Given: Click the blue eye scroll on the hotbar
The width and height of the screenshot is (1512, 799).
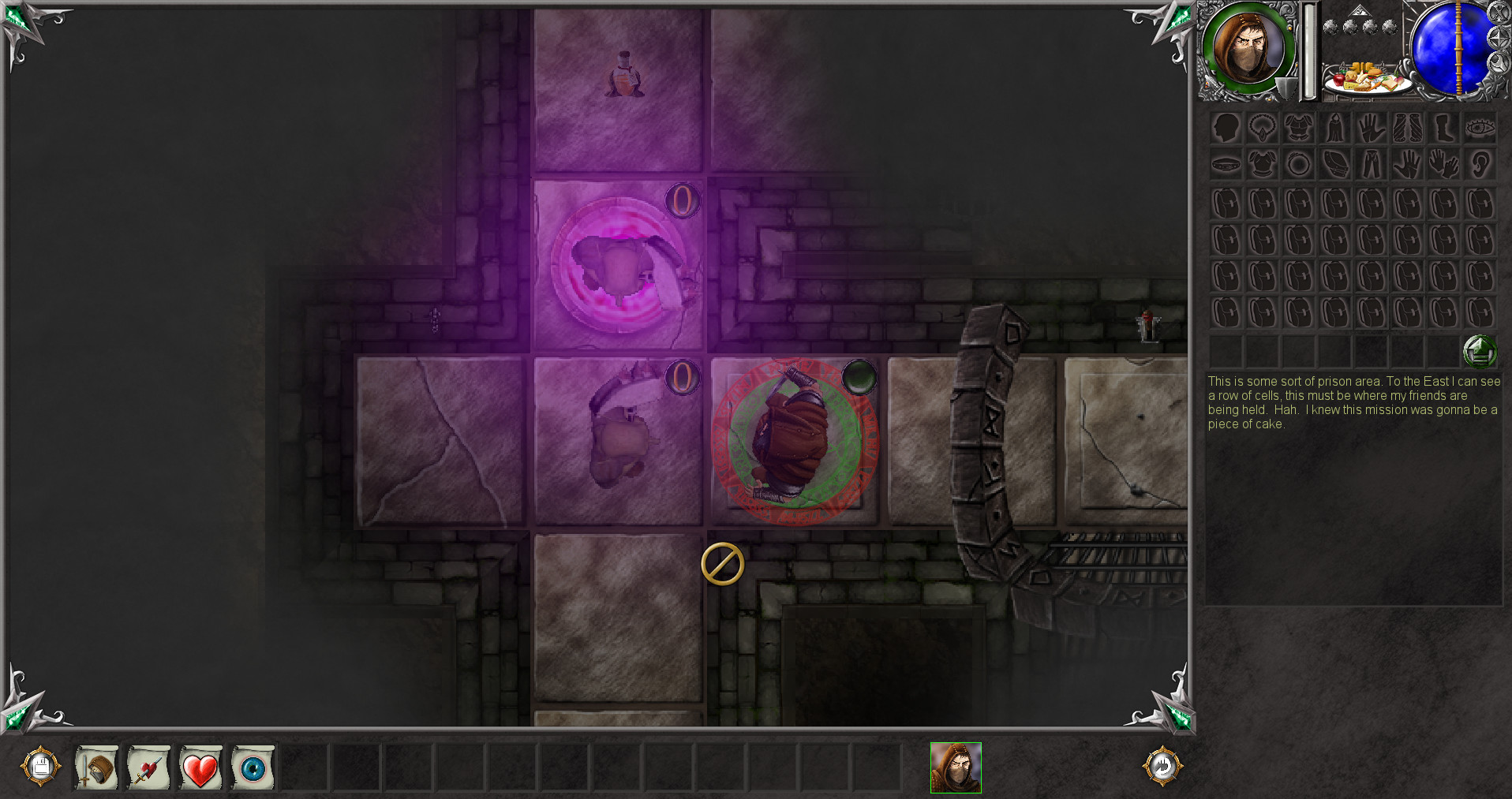Looking at the screenshot, I should (253, 767).
